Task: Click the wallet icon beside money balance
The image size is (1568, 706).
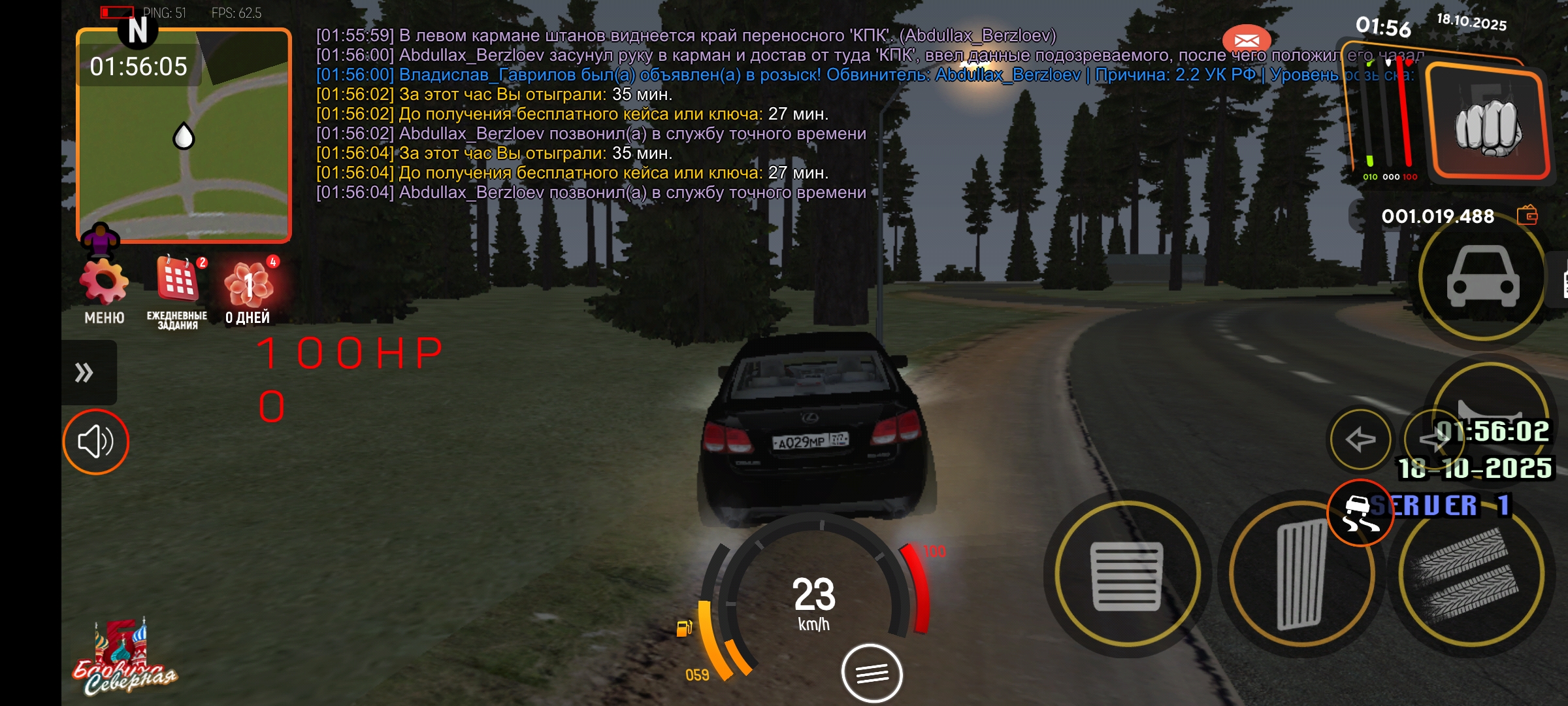Action: coord(1527,215)
